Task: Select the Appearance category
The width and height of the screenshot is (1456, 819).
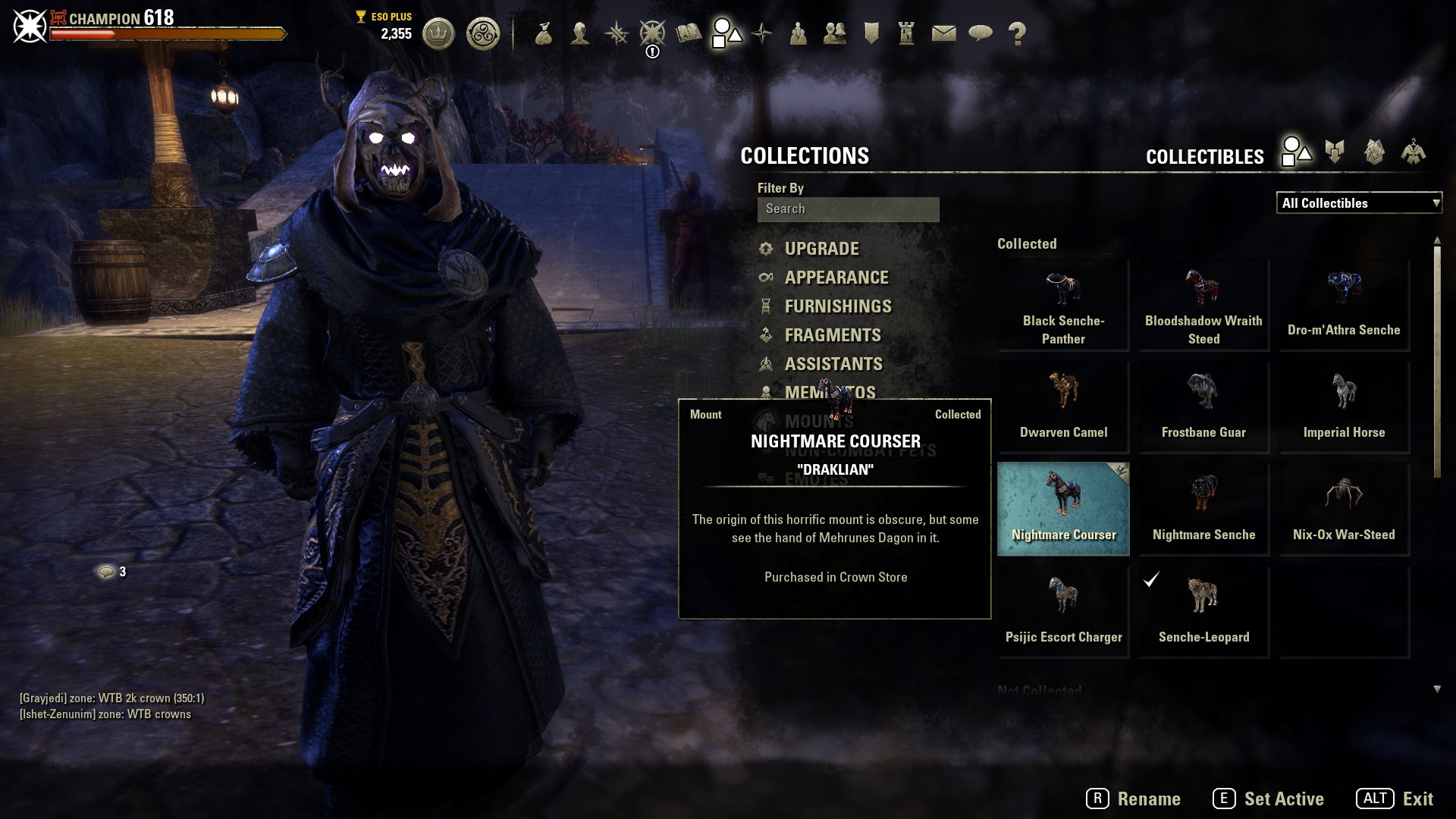Action: (836, 278)
